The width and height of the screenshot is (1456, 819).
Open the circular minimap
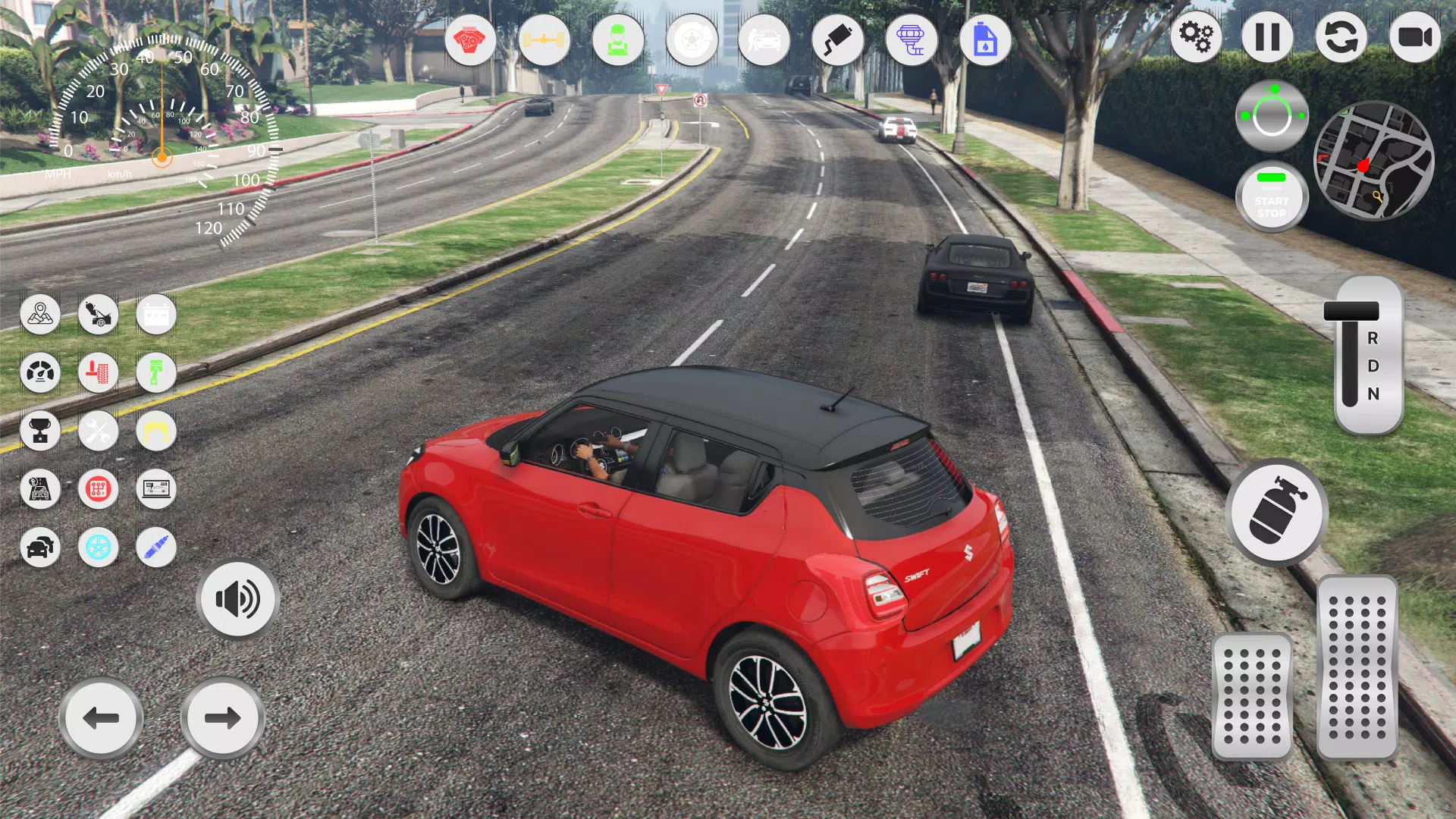pos(1373,161)
